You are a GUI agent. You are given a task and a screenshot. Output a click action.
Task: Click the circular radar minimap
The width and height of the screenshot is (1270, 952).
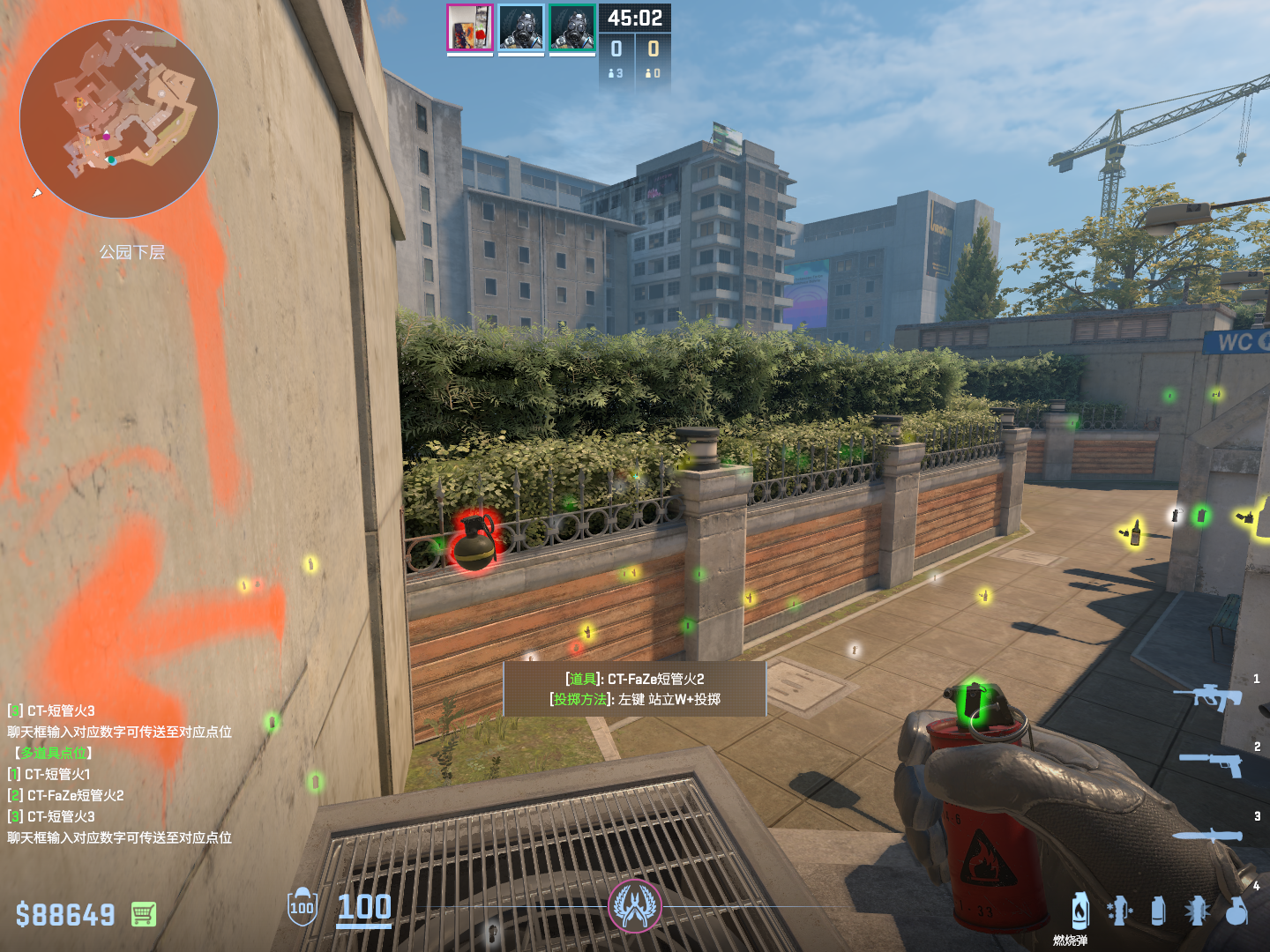(x=118, y=118)
